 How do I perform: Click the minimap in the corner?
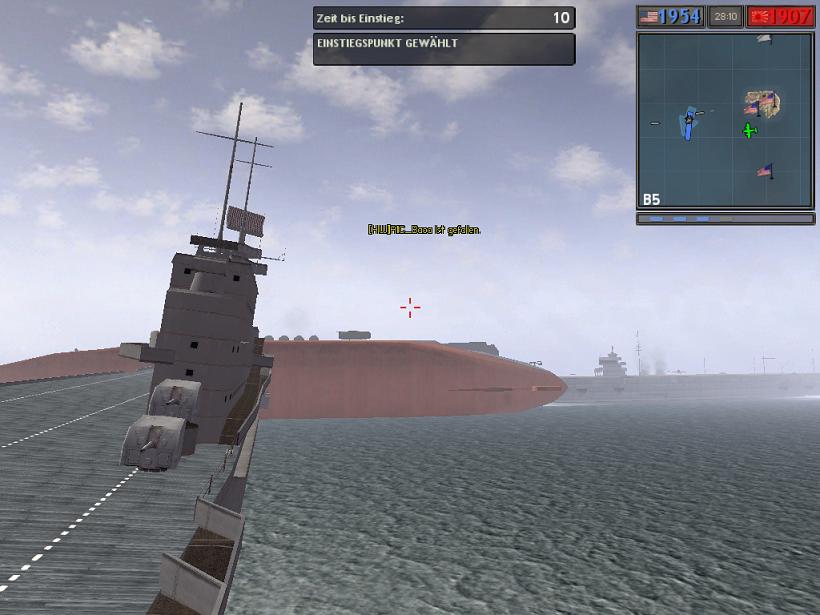click(725, 120)
